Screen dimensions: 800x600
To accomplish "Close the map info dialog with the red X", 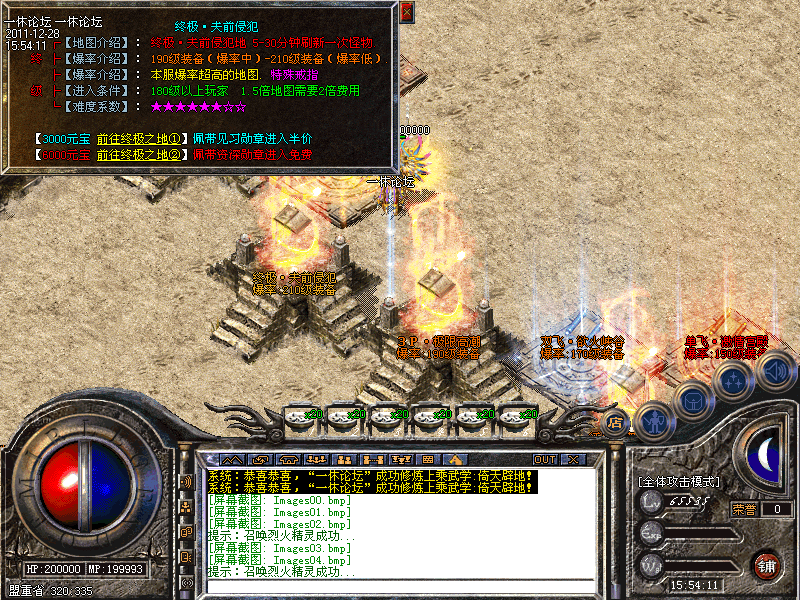I will click(x=406, y=12).
